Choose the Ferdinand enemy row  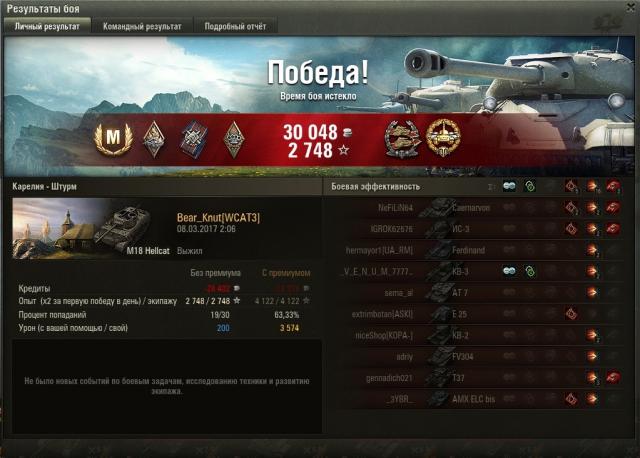472,250
